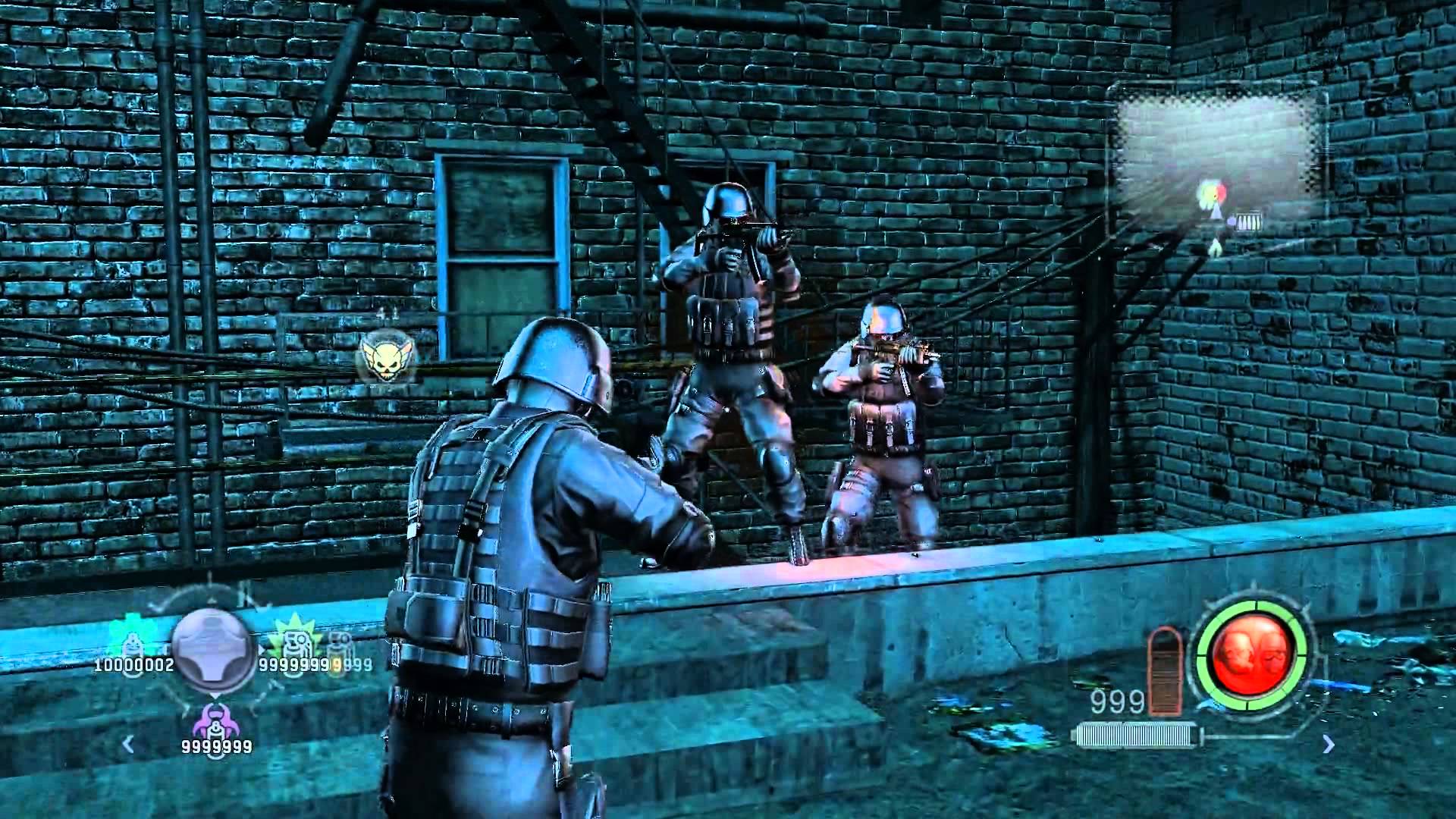The image size is (1456, 819).
Task: Activate the red twin-faces ability orb
Action: pyautogui.click(x=1252, y=654)
